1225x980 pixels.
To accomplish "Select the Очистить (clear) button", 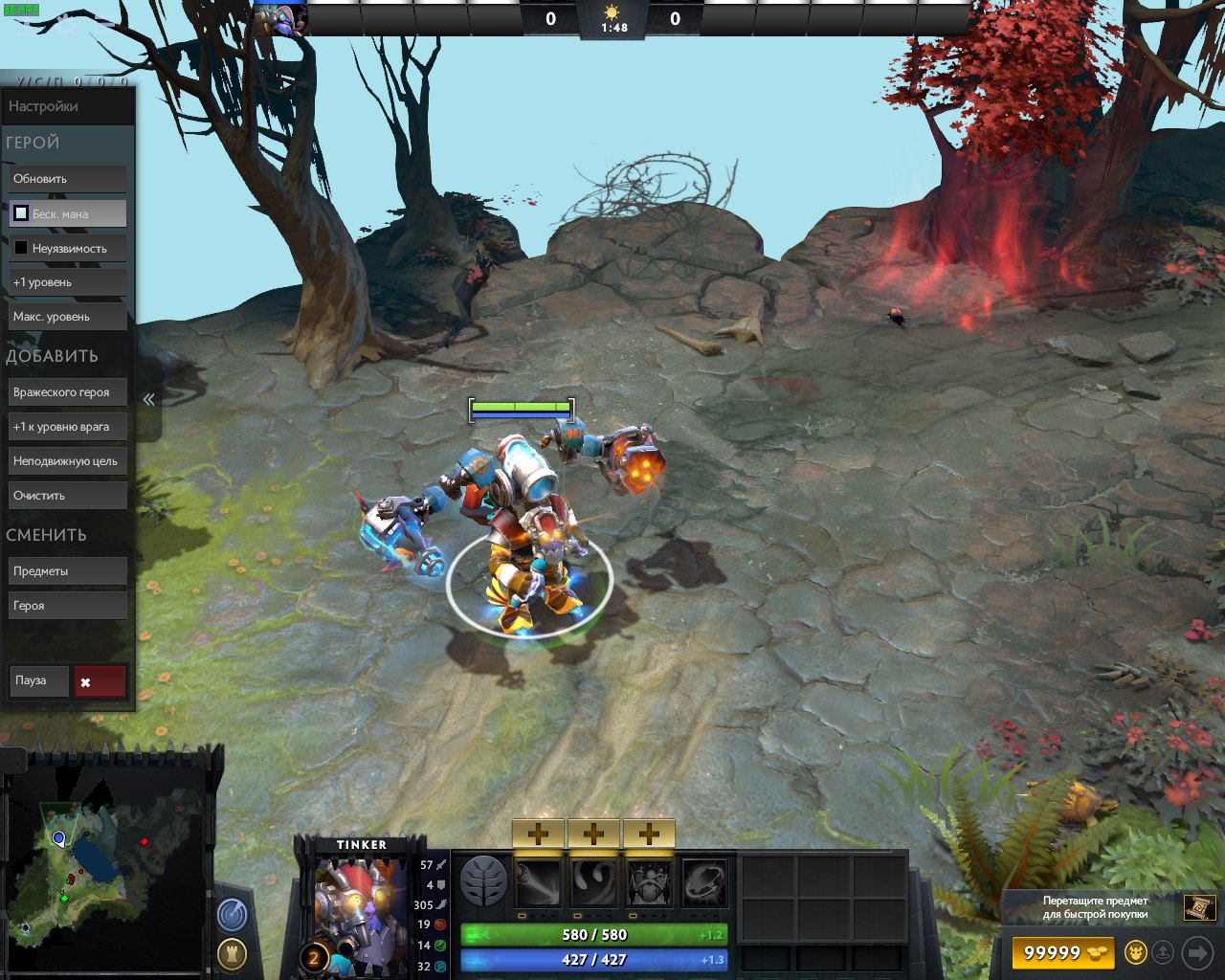I will coord(67,496).
